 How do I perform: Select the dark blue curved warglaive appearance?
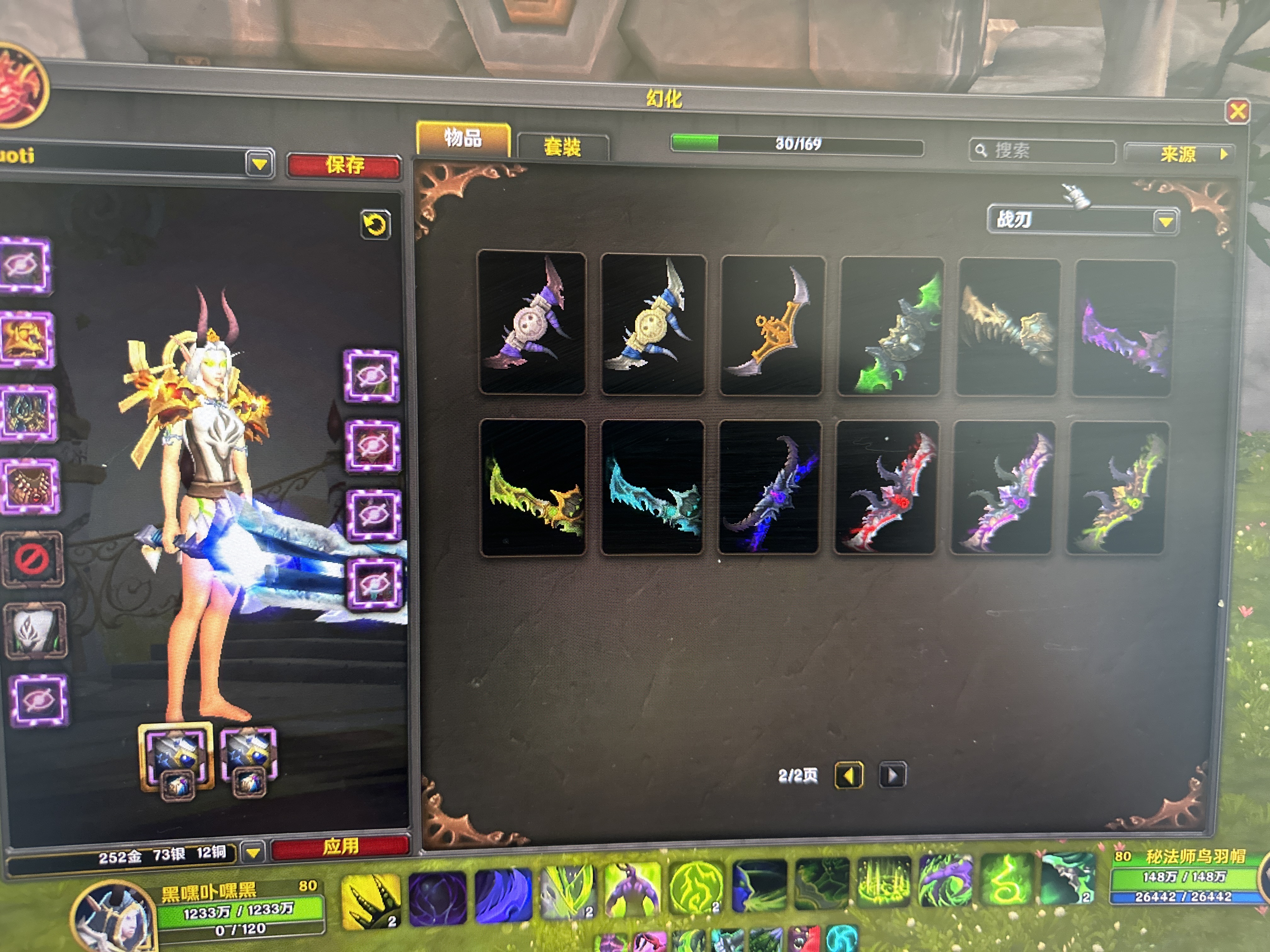[x=769, y=487]
